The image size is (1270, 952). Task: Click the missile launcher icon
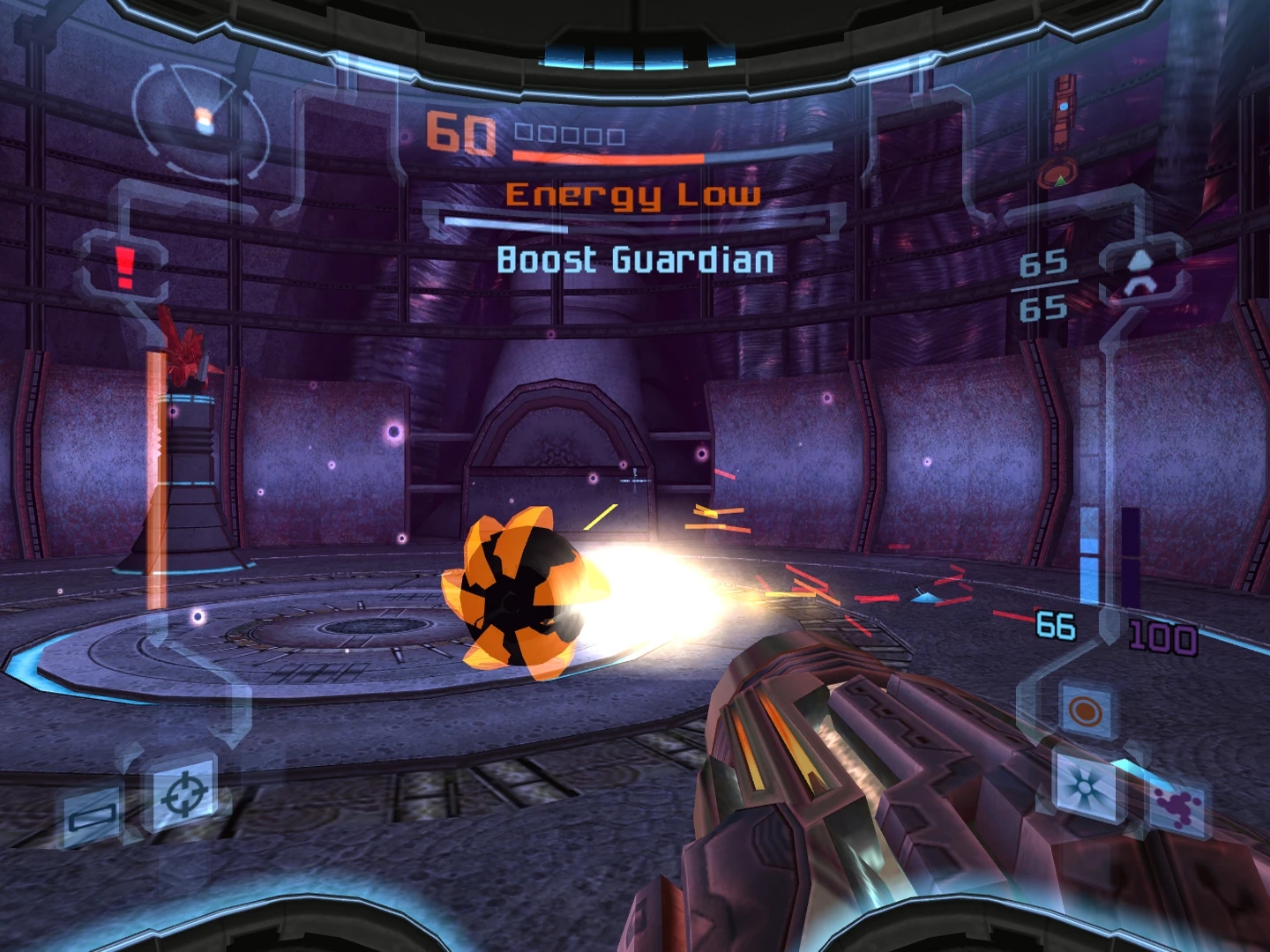click(1141, 272)
